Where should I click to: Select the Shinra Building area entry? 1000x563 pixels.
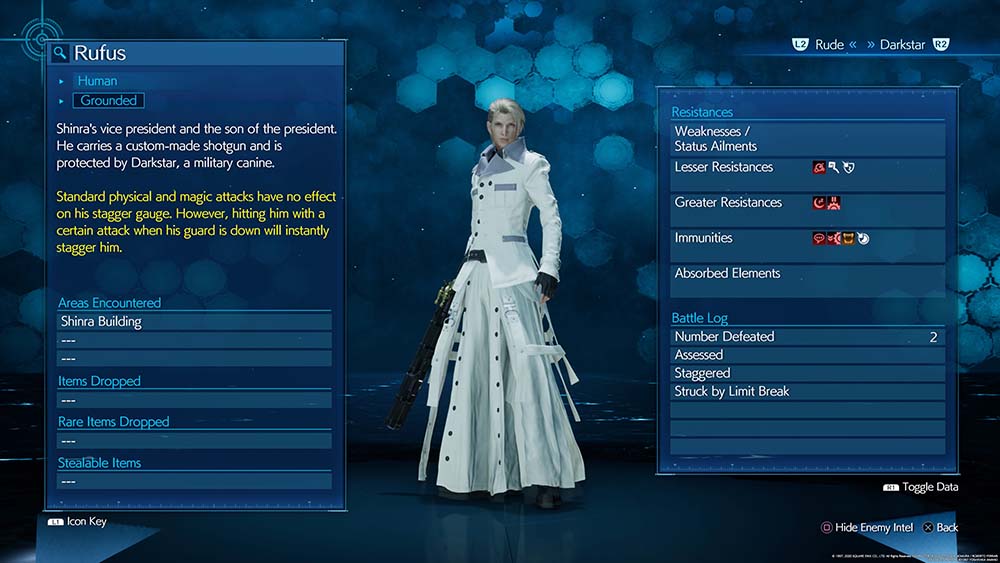coord(194,322)
